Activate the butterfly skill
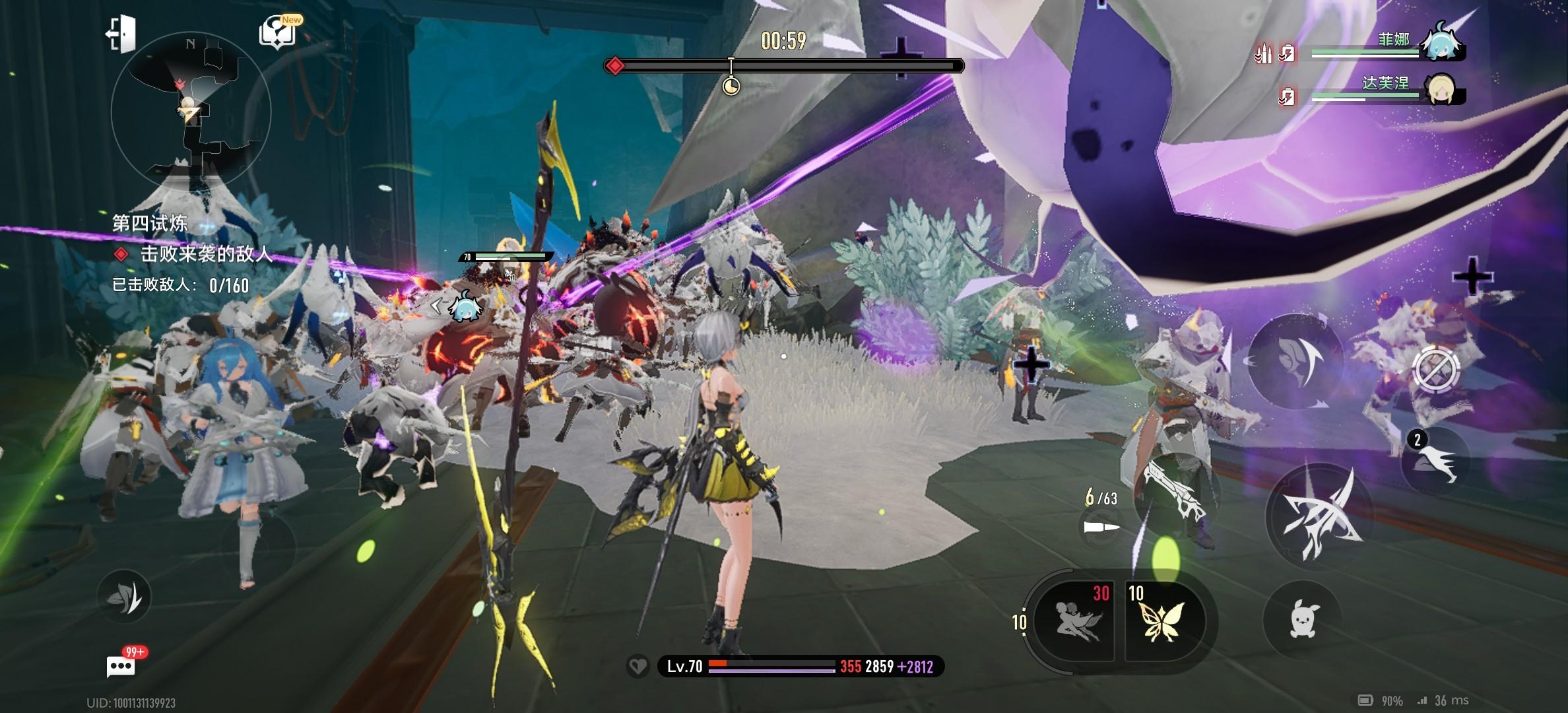 pyautogui.click(x=1164, y=621)
